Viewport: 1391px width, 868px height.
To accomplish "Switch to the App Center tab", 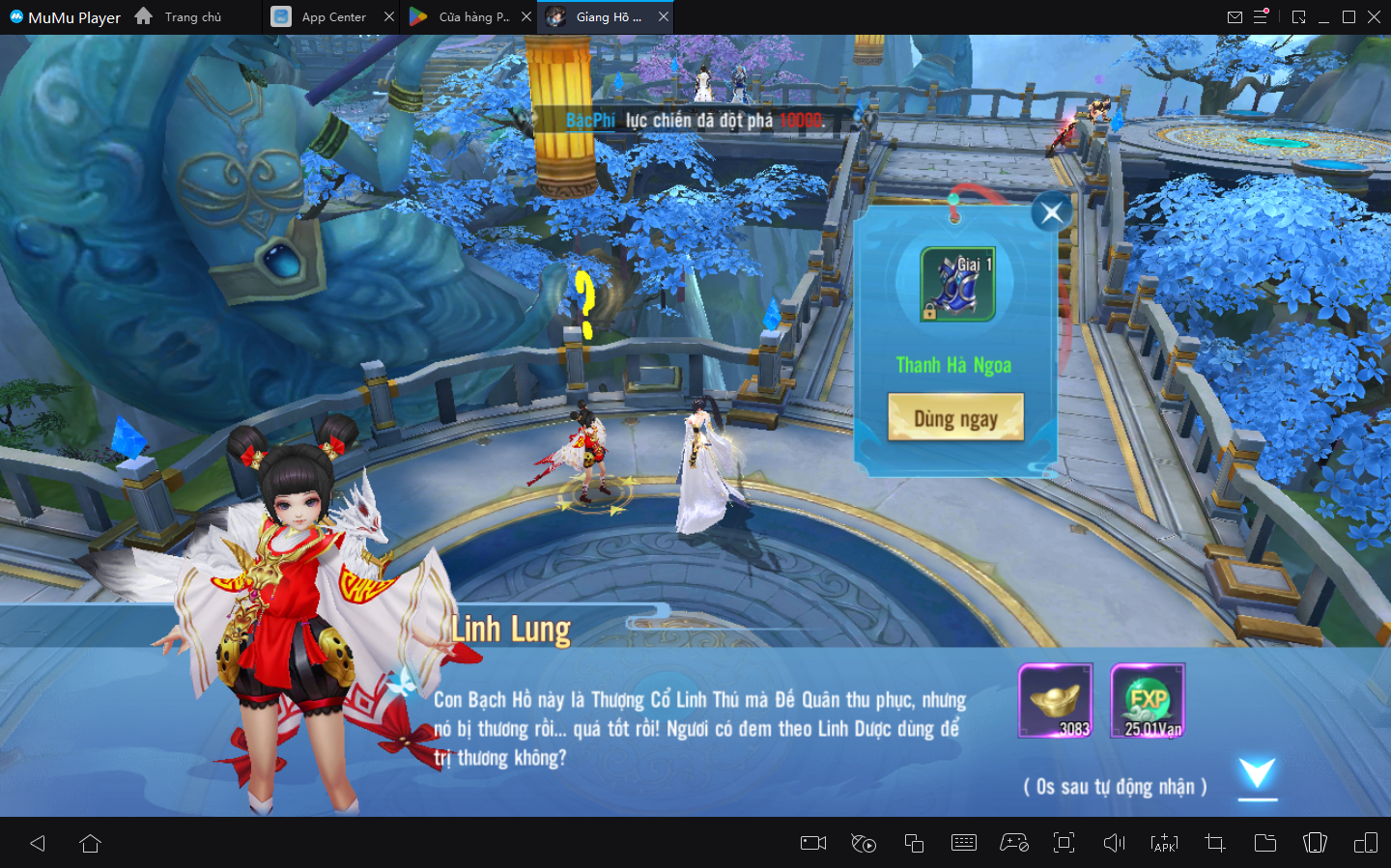I will pos(332,17).
